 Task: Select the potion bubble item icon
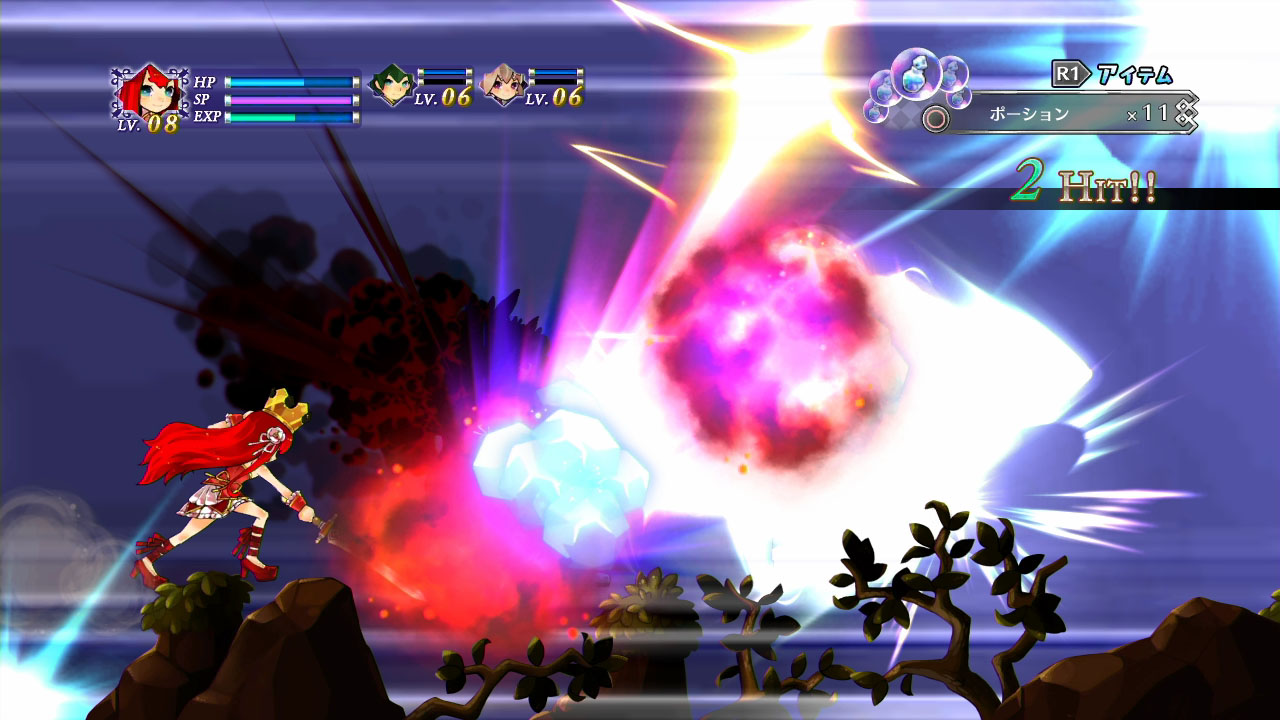pyautogui.click(x=916, y=78)
